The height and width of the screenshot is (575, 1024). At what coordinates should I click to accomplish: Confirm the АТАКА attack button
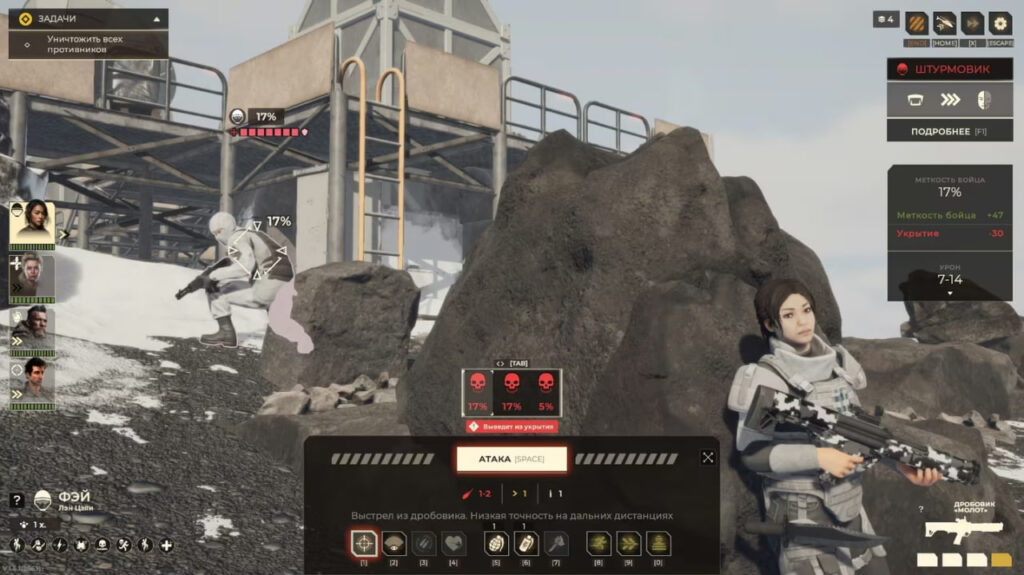[512, 459]
